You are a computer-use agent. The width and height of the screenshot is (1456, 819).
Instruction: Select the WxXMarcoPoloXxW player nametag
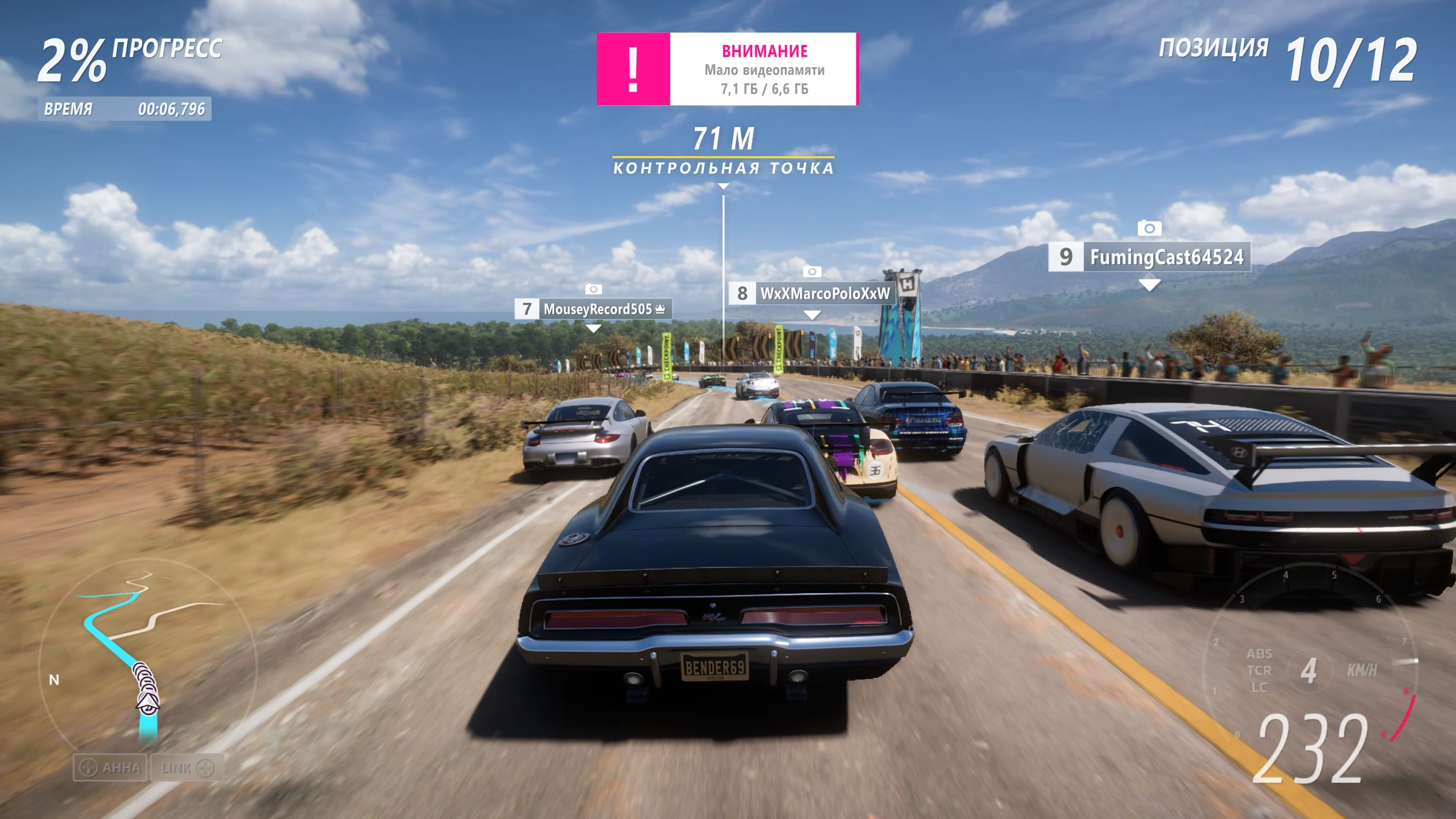(x=812, y=294)
